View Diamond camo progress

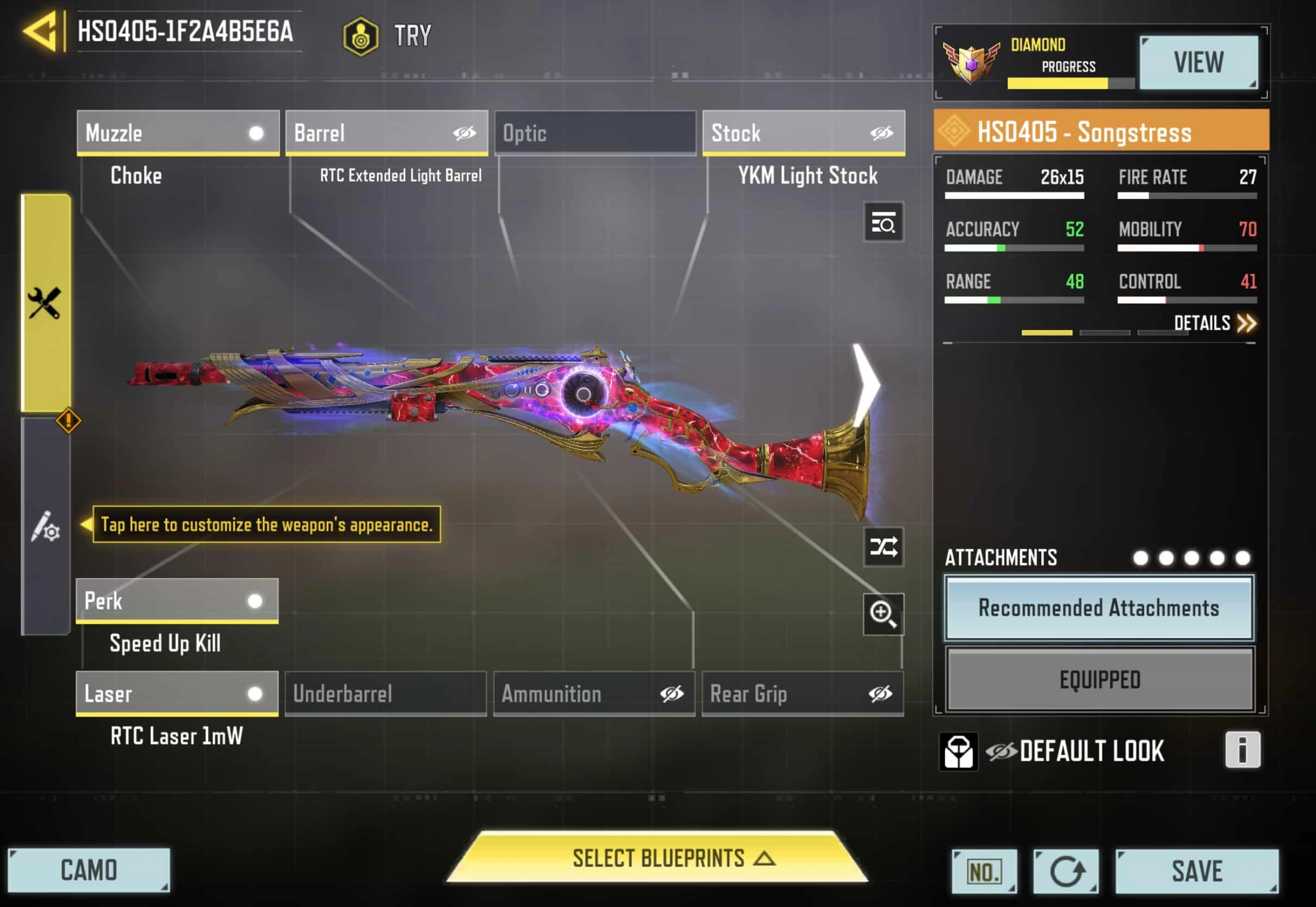point(1198,62)
